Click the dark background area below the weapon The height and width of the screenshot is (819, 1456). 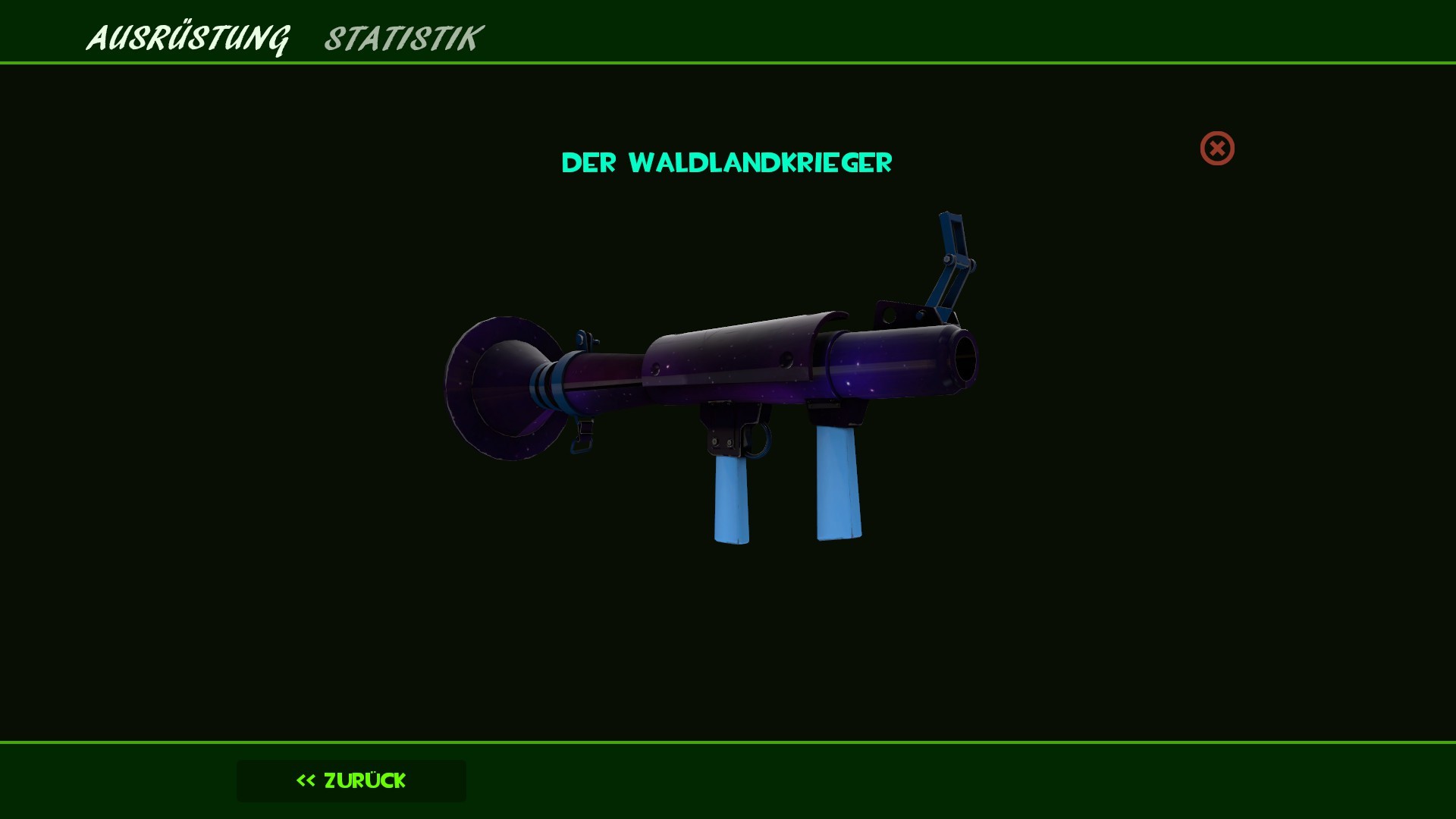click(728, 645)
